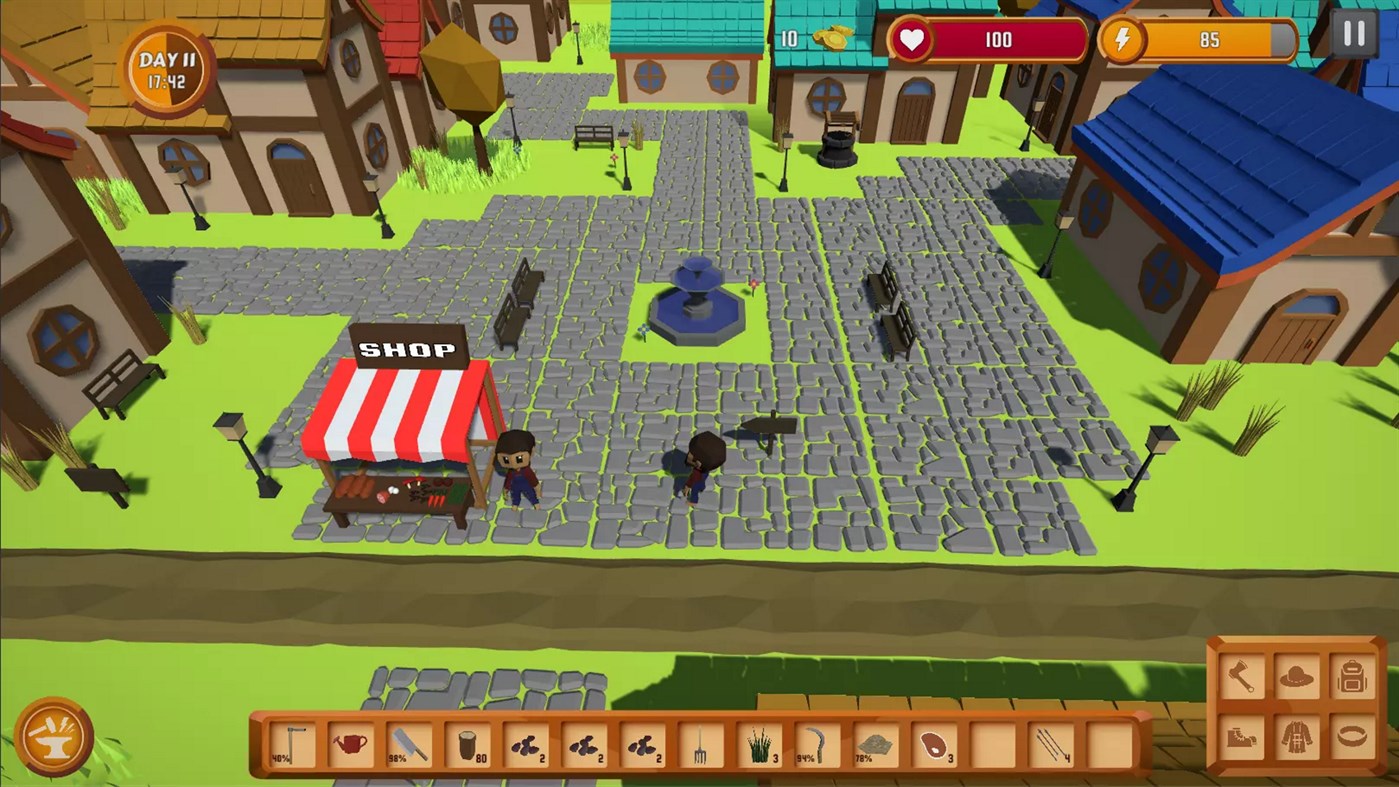
Task: Select the wood log stack of 80
Action: (x=468, y=743)
